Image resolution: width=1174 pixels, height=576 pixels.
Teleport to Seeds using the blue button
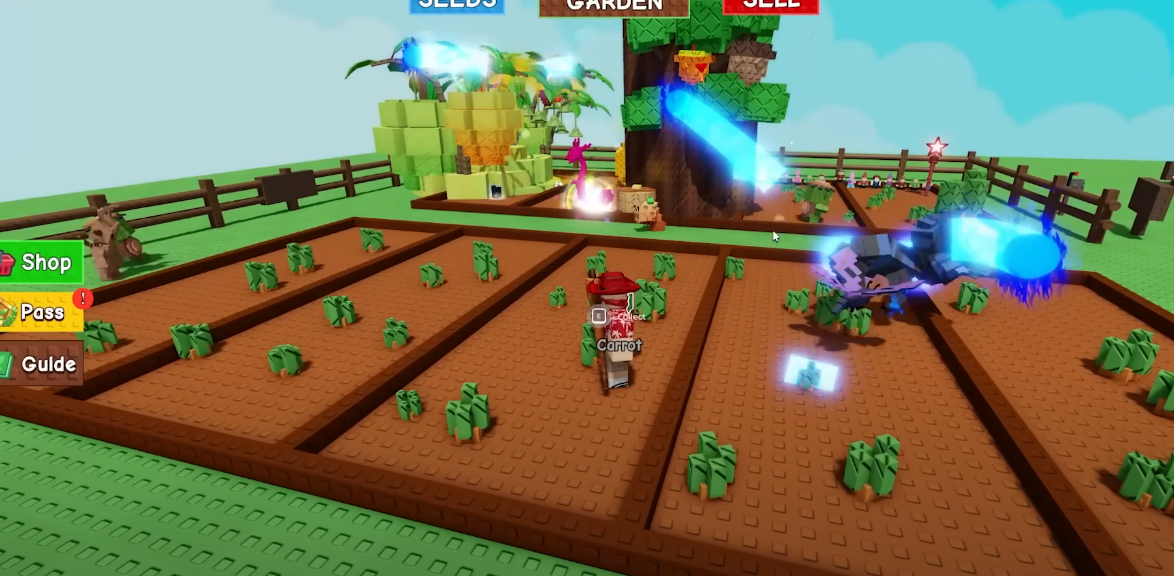(457, 5)
